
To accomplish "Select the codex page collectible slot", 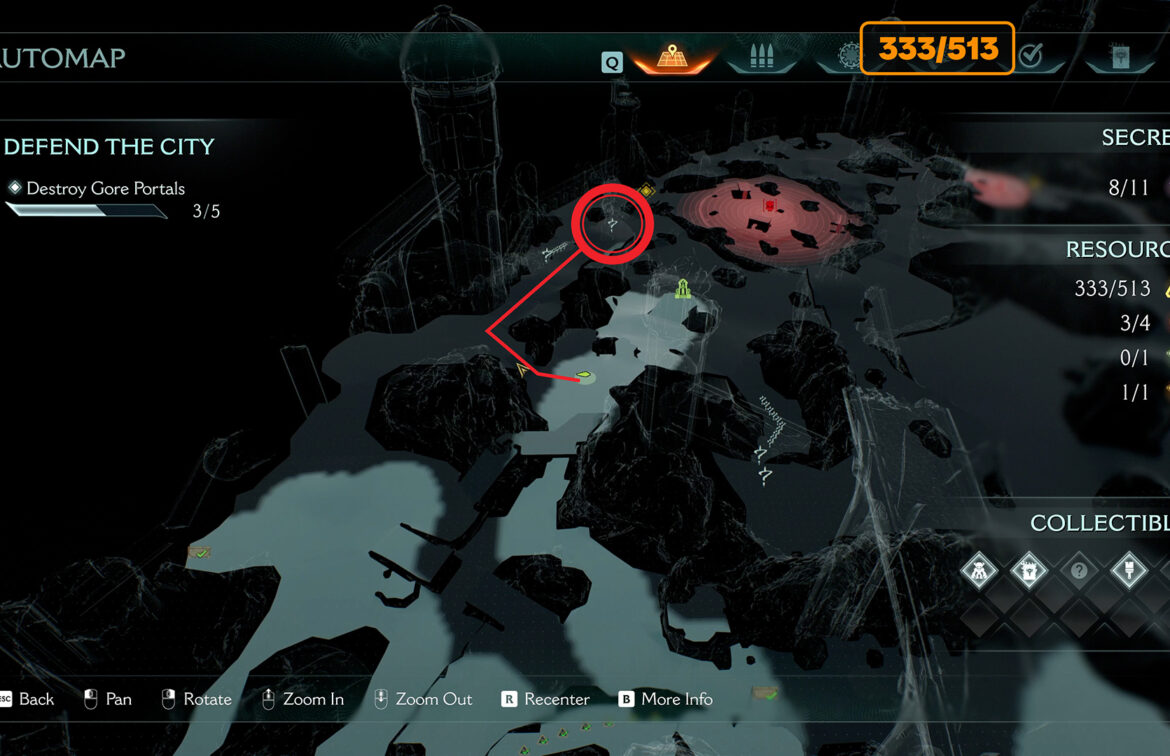I will [1028, 572].
